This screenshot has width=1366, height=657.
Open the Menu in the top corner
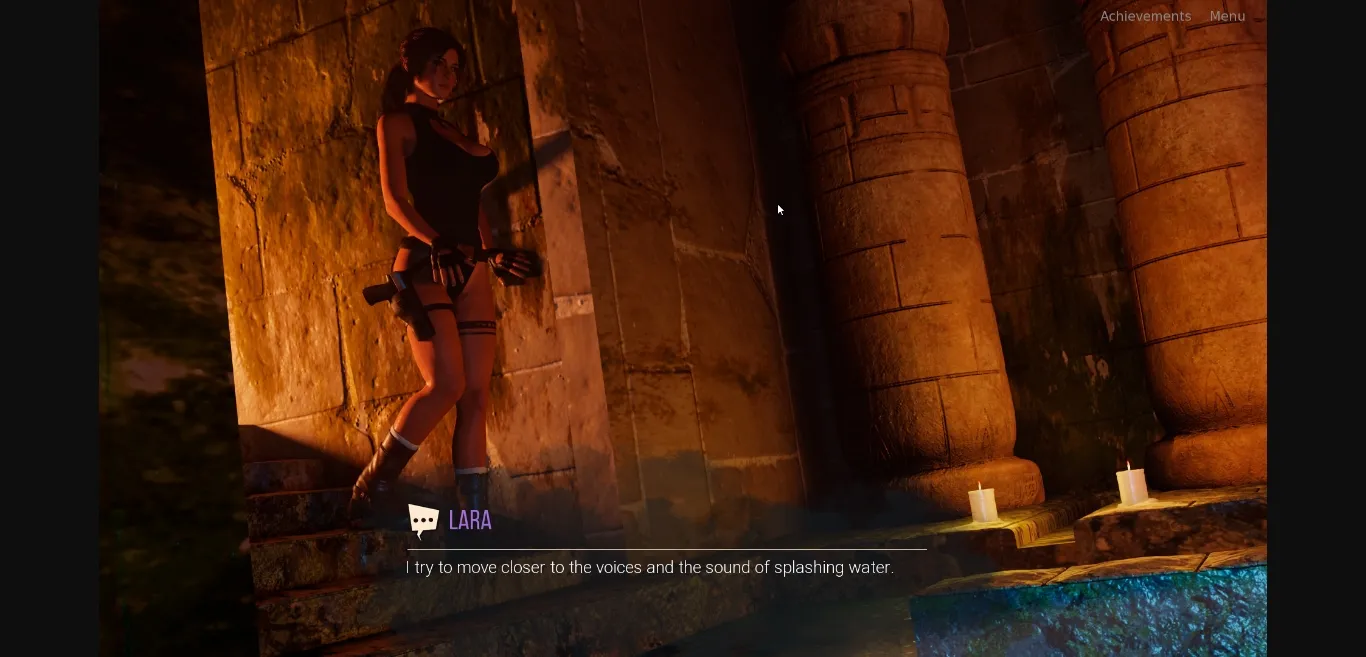point(1227,16)
